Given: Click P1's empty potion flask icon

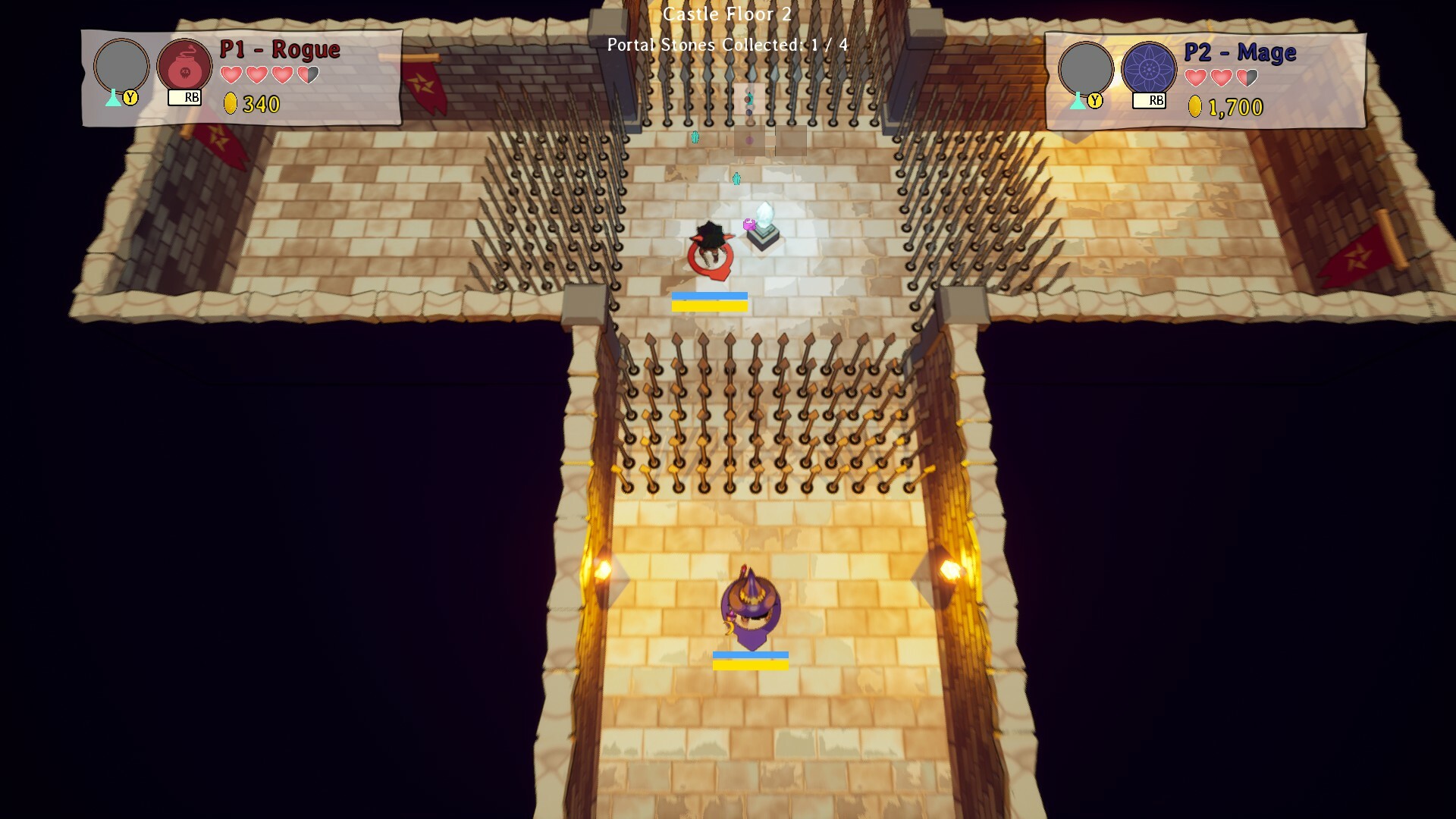Looking at the screenshot, I should pos(112,99).
